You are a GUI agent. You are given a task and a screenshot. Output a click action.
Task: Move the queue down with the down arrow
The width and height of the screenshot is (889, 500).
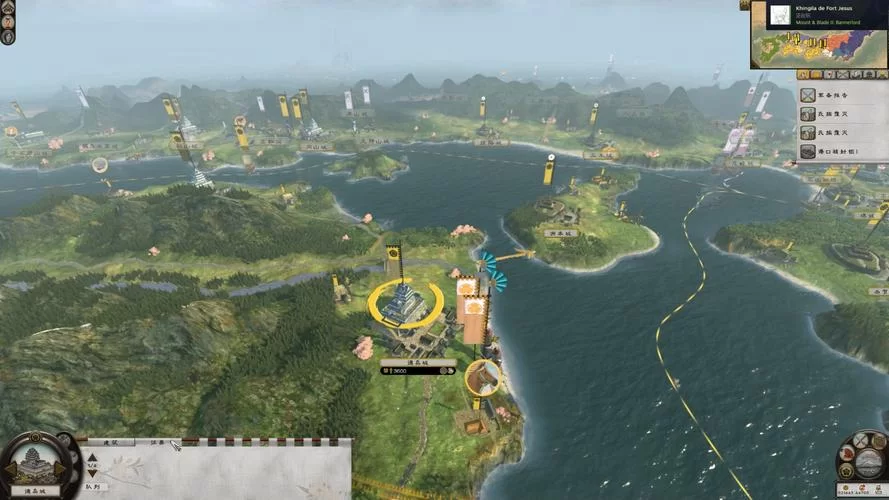pos(92,472)
